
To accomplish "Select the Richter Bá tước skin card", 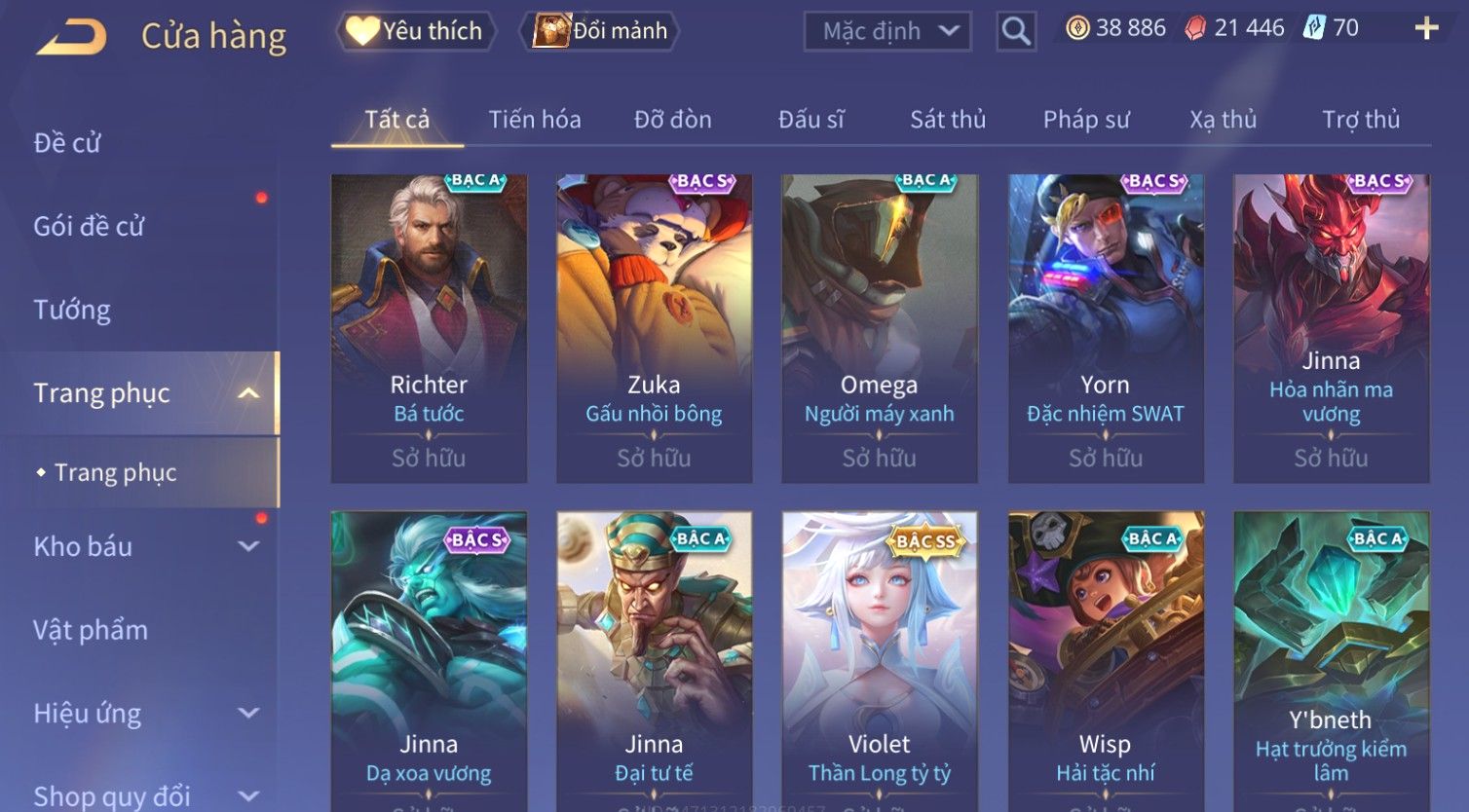I will 429,328.
